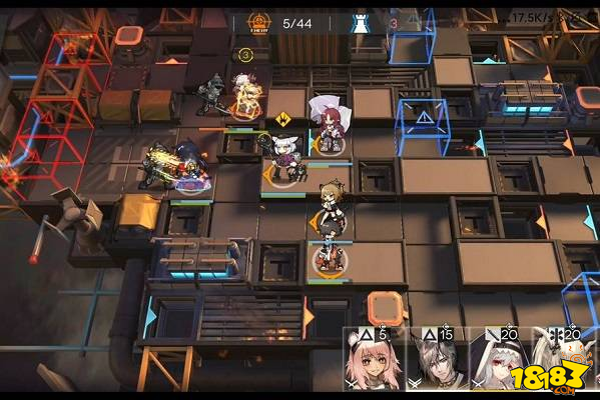
Task: Choose the gray wolf-eared operator card costing 15
Action: [436, 360]
